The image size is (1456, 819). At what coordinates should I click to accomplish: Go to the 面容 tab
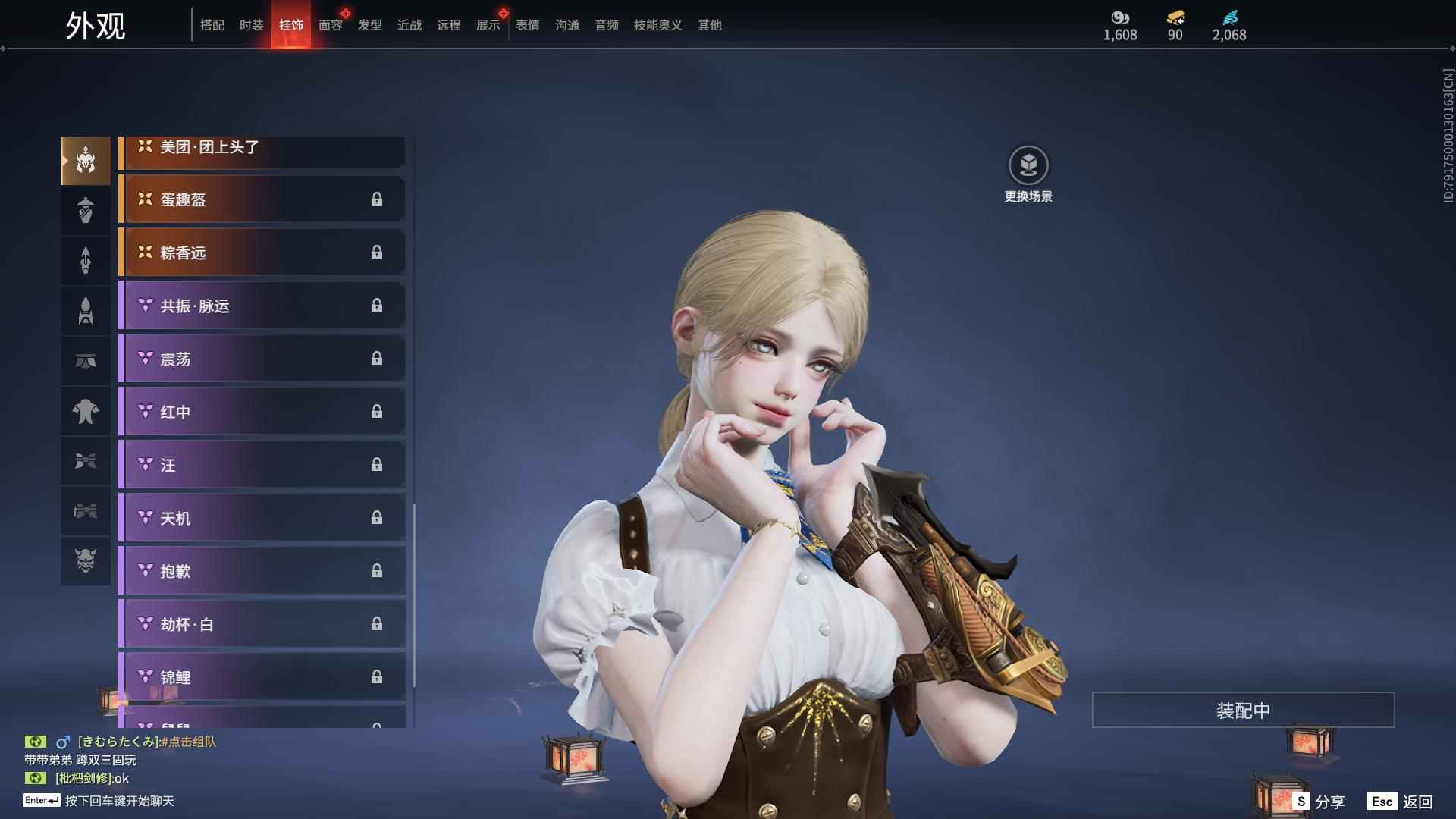pos(331,25)
